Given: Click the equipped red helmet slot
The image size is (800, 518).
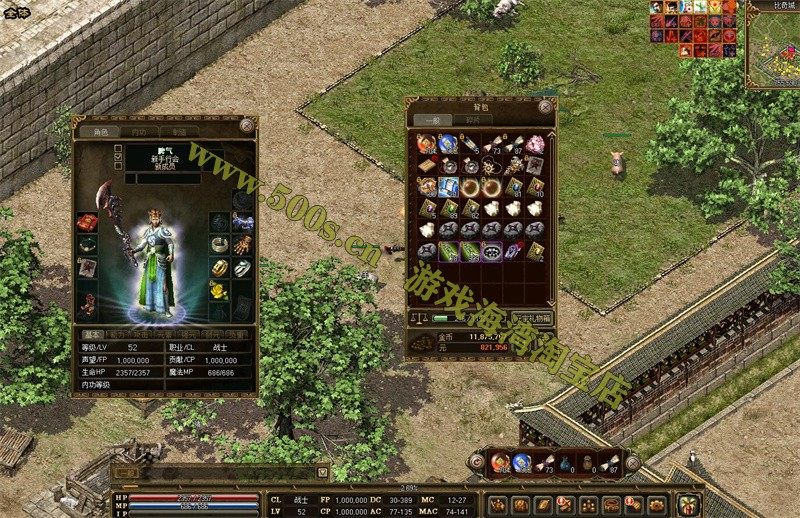Looking at the screenshot, I should tap(88, 220).
